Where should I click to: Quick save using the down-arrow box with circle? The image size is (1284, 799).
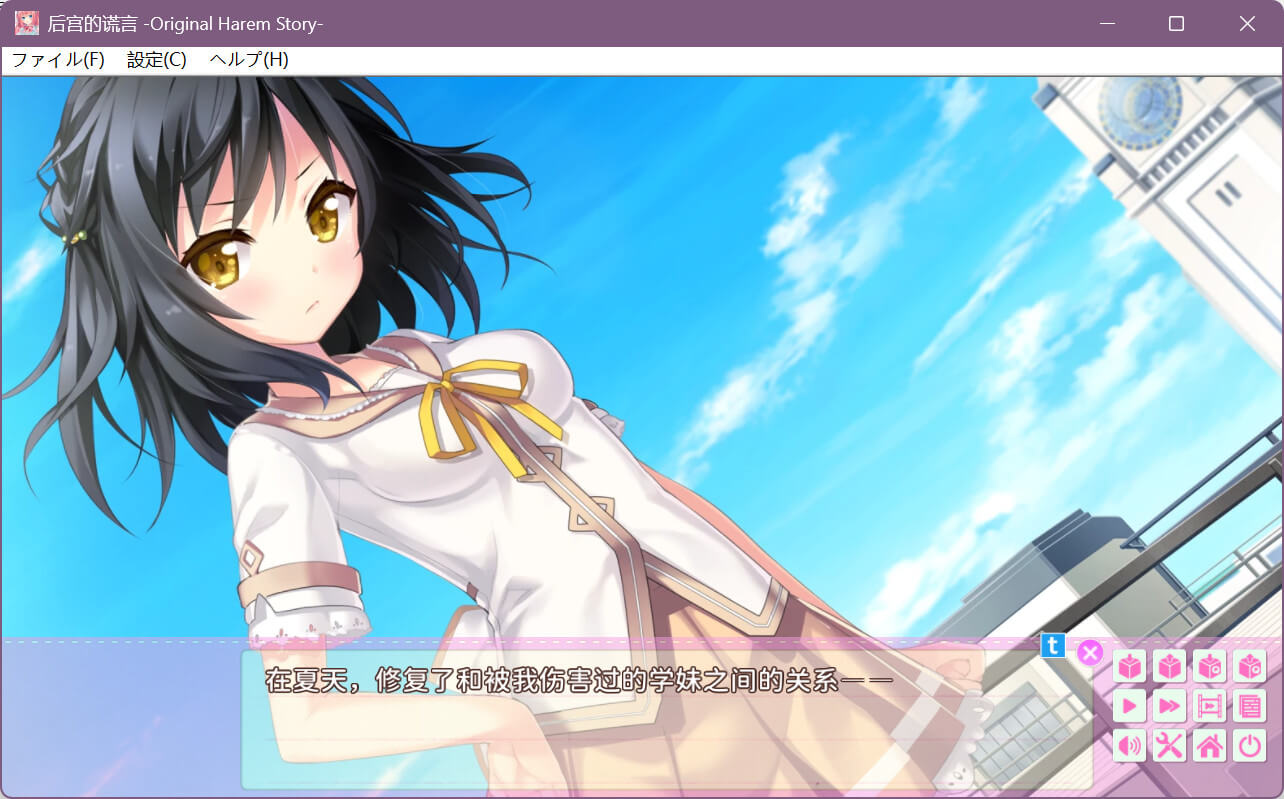[x=1210, y=666]
